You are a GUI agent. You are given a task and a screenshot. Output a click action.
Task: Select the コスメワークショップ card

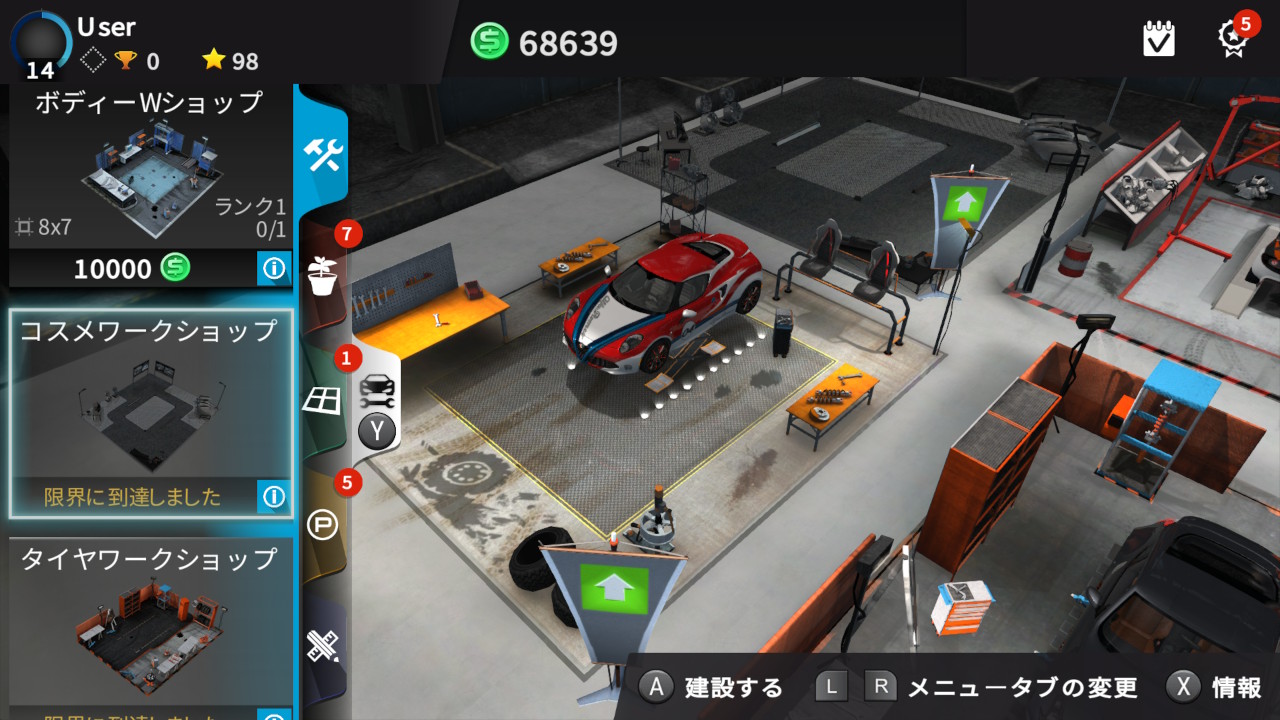click(150, 400)
